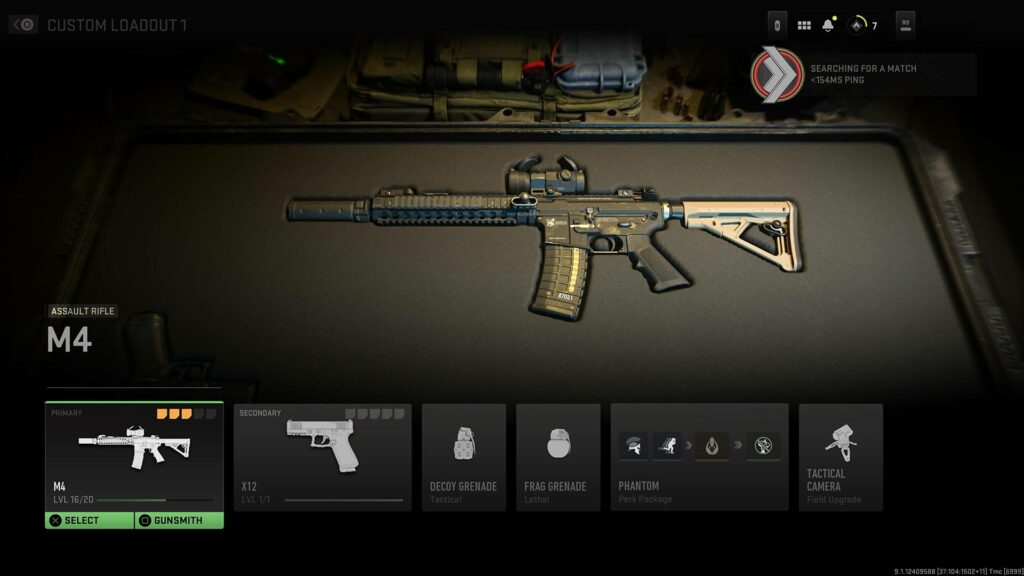Go back from Custom Loadout 1

click(24, 25)
